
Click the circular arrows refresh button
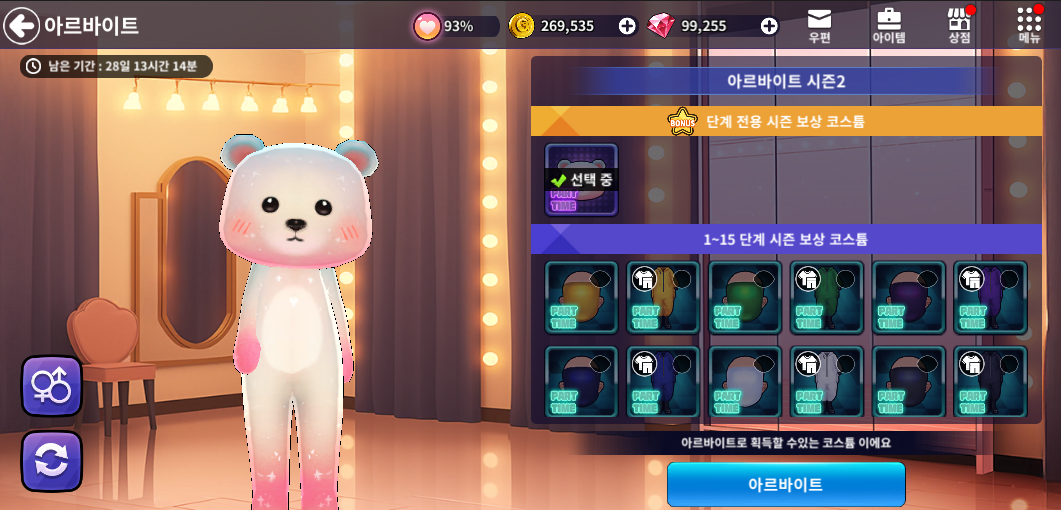coord(52,461)
